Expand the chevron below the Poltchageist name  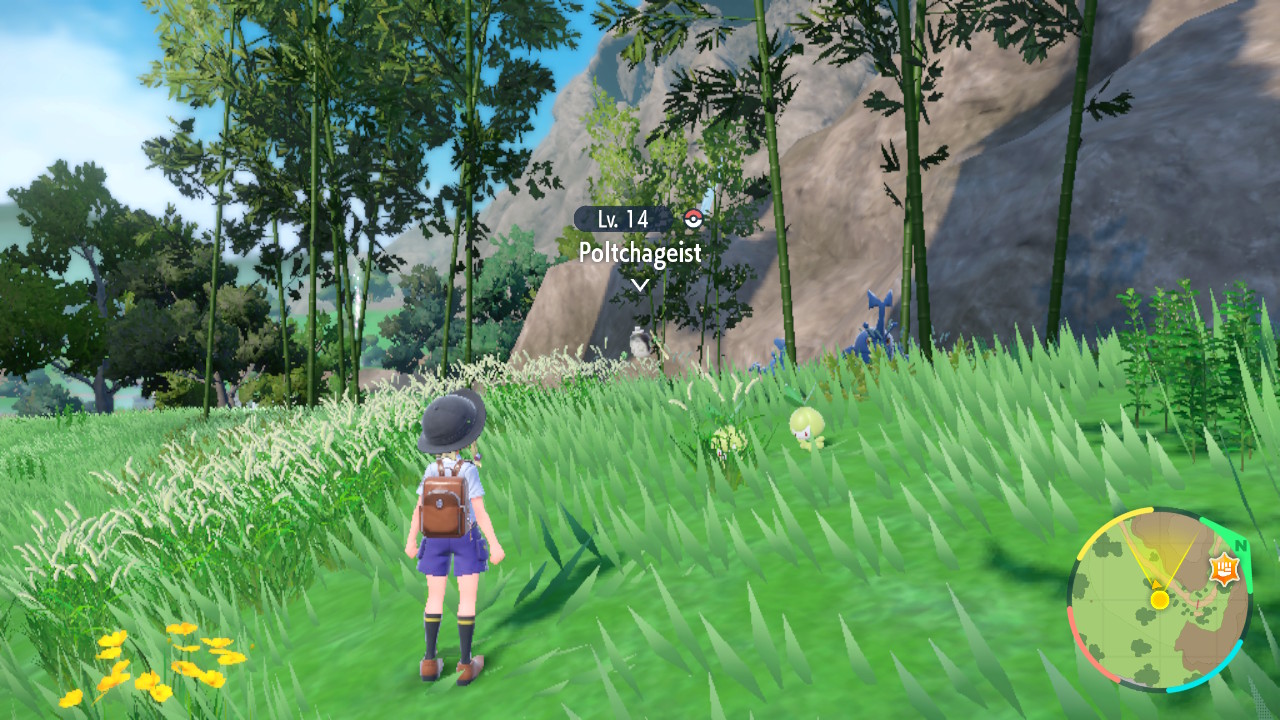[639, 283]
